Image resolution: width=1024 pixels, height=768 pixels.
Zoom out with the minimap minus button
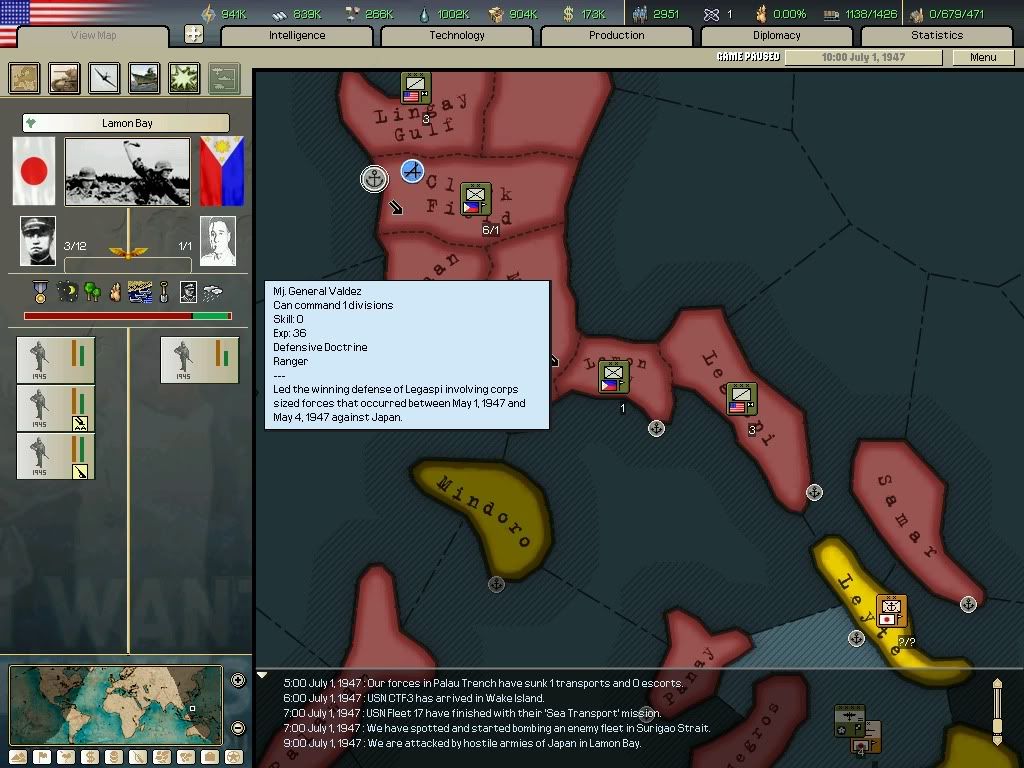[238, 728]
